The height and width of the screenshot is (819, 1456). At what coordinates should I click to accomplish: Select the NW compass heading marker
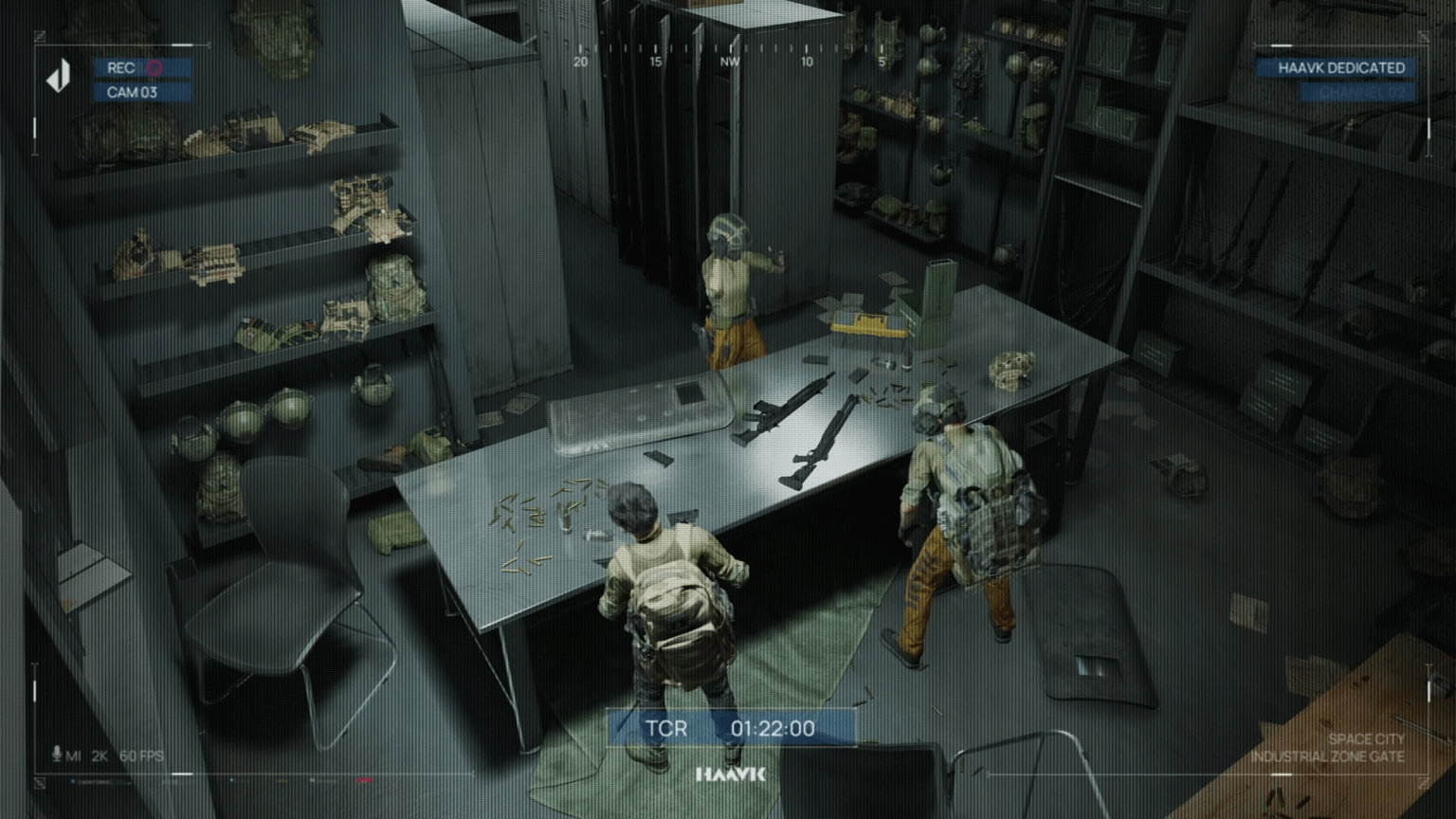click(730, 60)
